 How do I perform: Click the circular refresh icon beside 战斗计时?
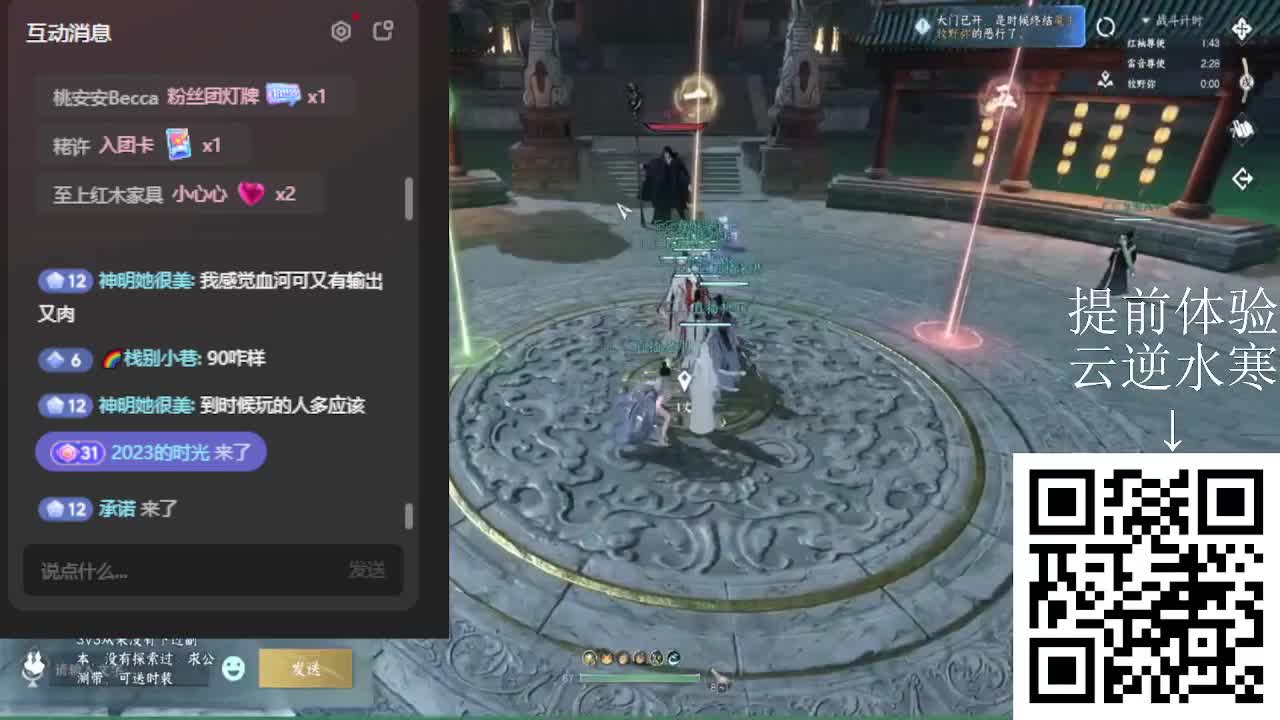point(1106,27)
